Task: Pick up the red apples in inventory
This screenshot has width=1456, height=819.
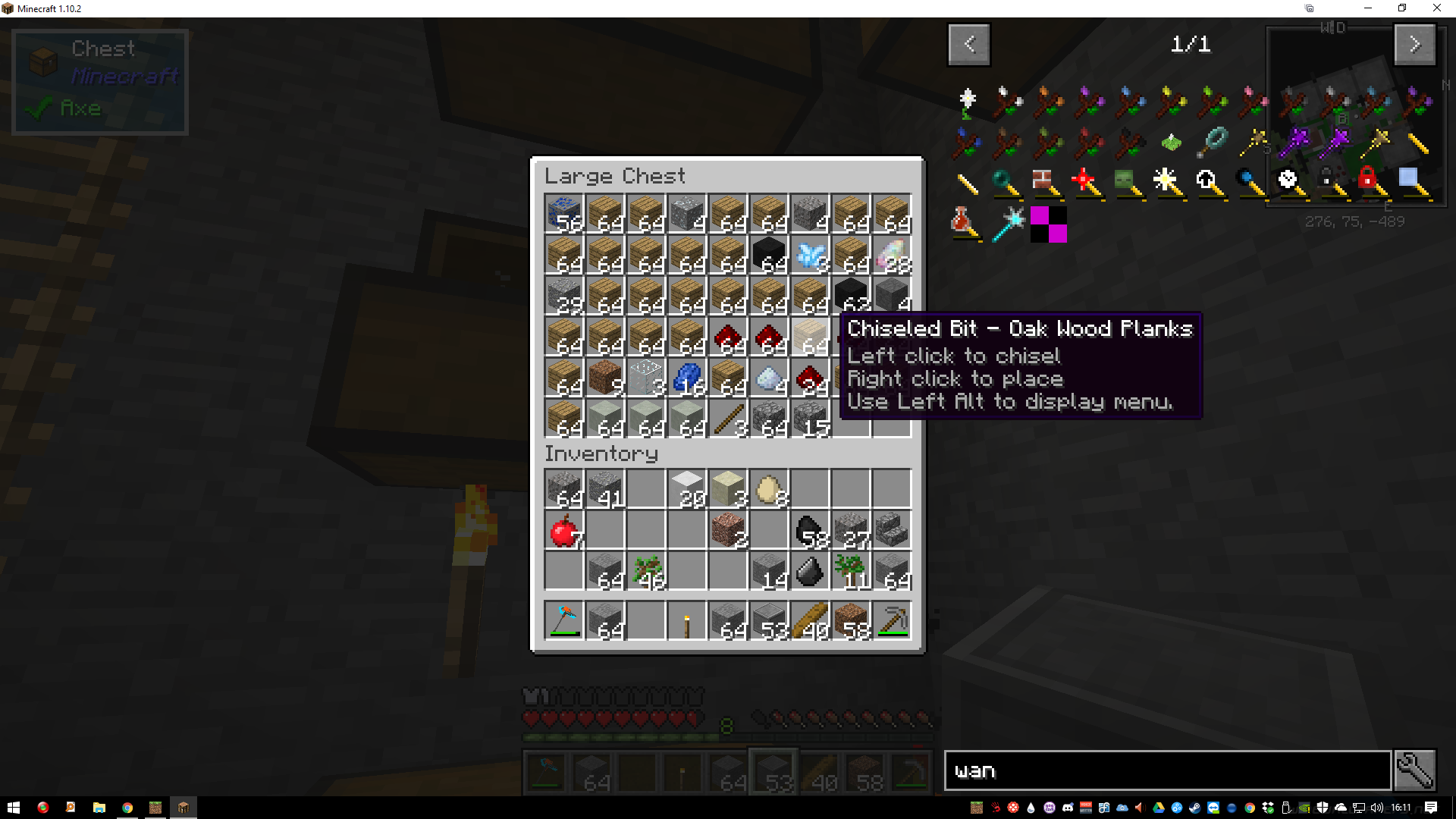Action: pos(564,531)
